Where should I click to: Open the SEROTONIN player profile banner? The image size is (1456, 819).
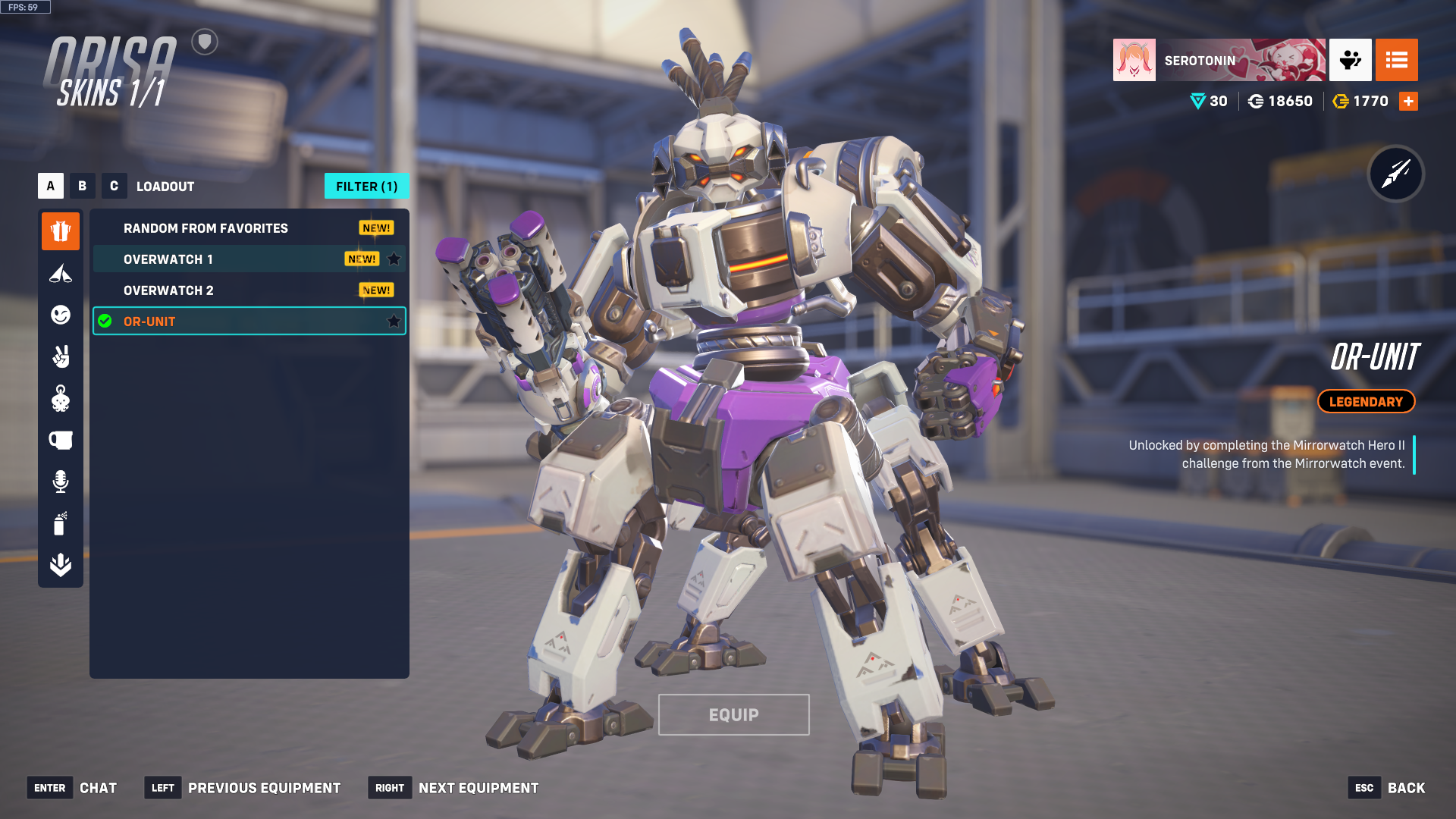(x=1219, y=60)
